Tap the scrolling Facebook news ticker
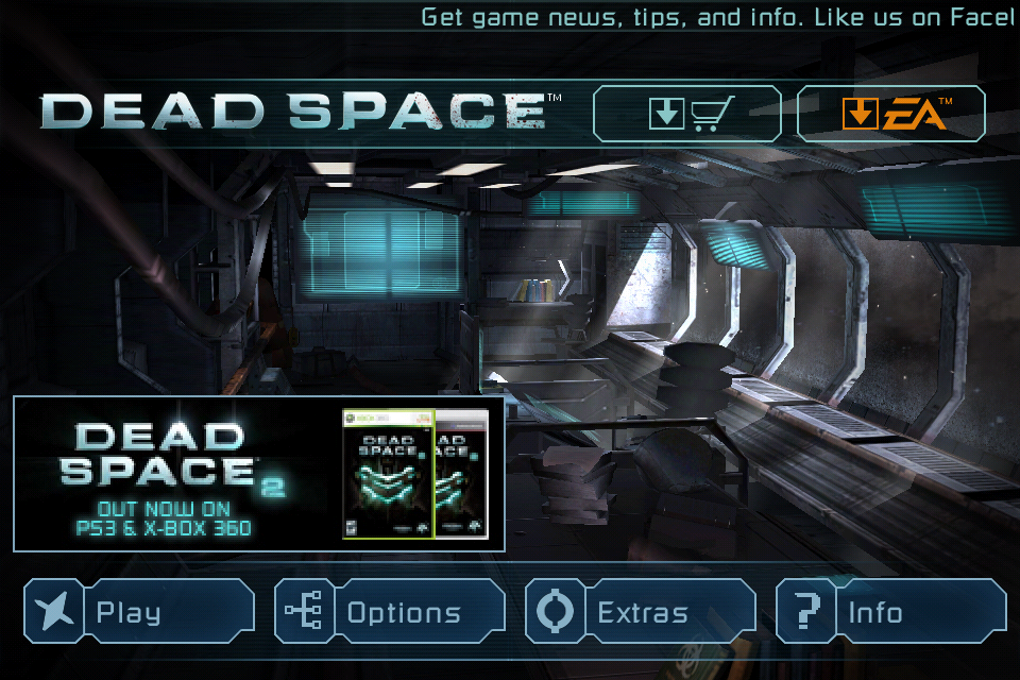 coord(716,18)
